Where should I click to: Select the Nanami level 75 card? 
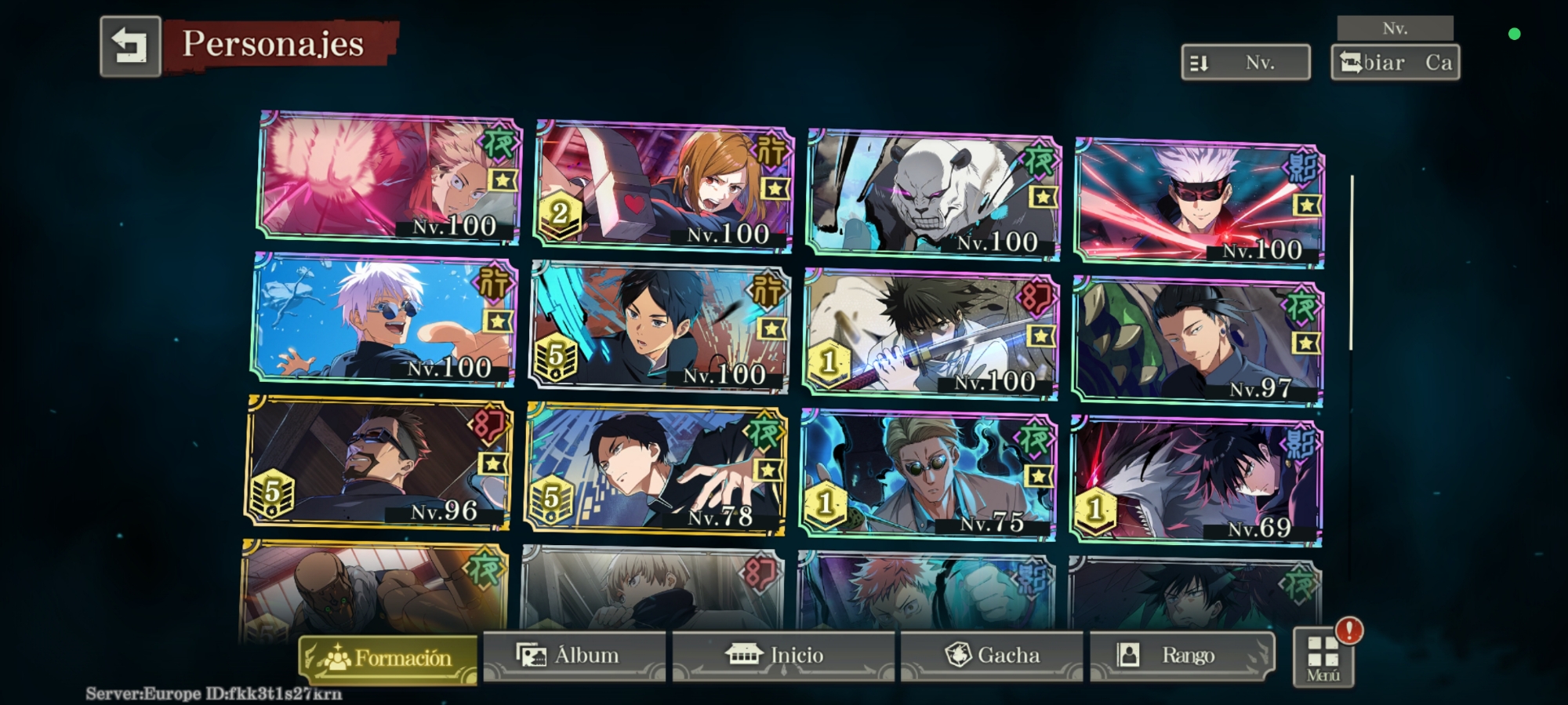coord(928,476)
